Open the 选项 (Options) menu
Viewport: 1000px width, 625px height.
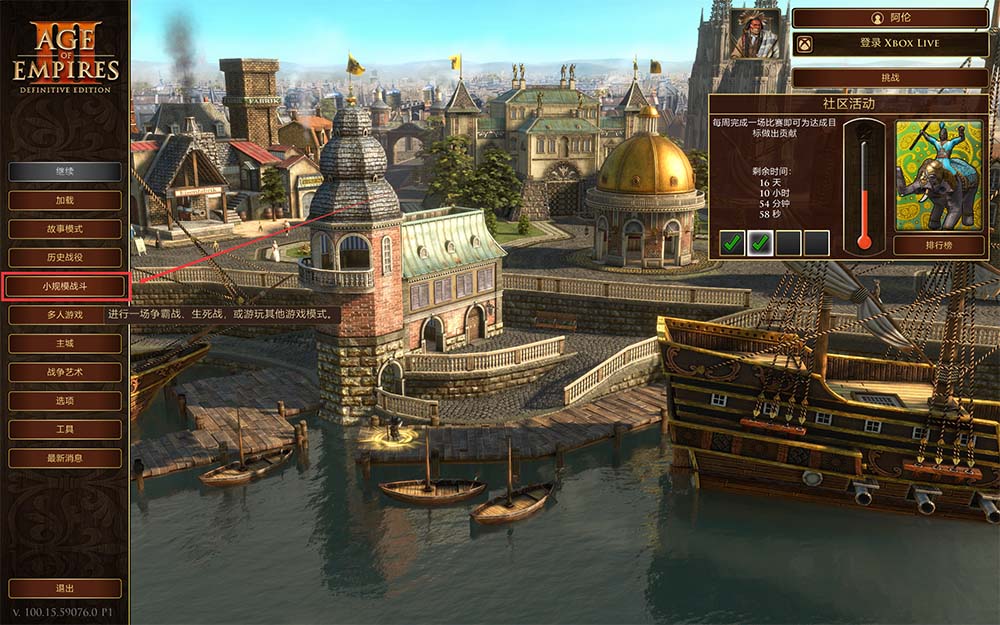point(65,400)
